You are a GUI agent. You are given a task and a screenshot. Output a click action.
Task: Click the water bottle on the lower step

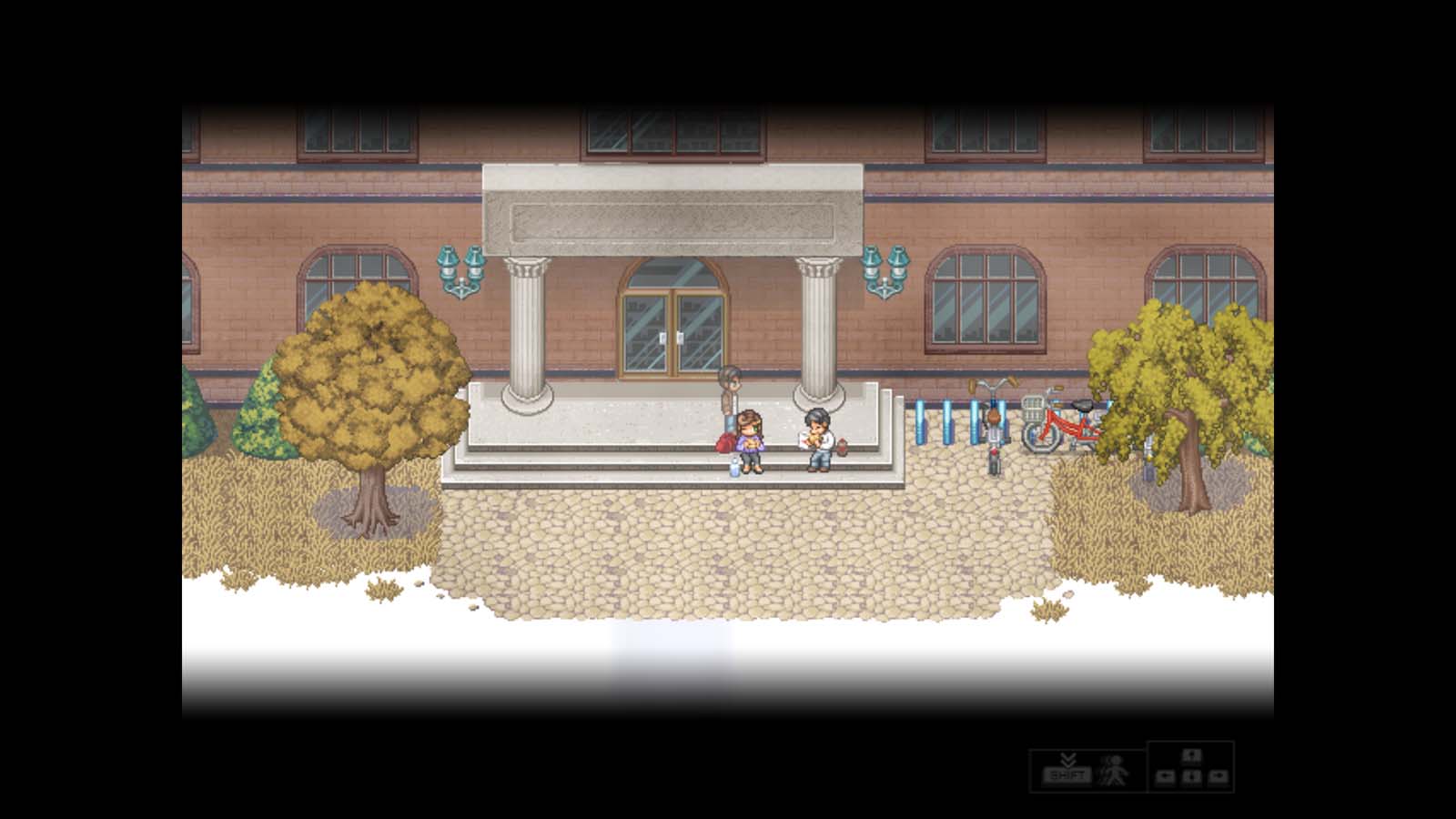pyautogui.click(x=734, y=466)
